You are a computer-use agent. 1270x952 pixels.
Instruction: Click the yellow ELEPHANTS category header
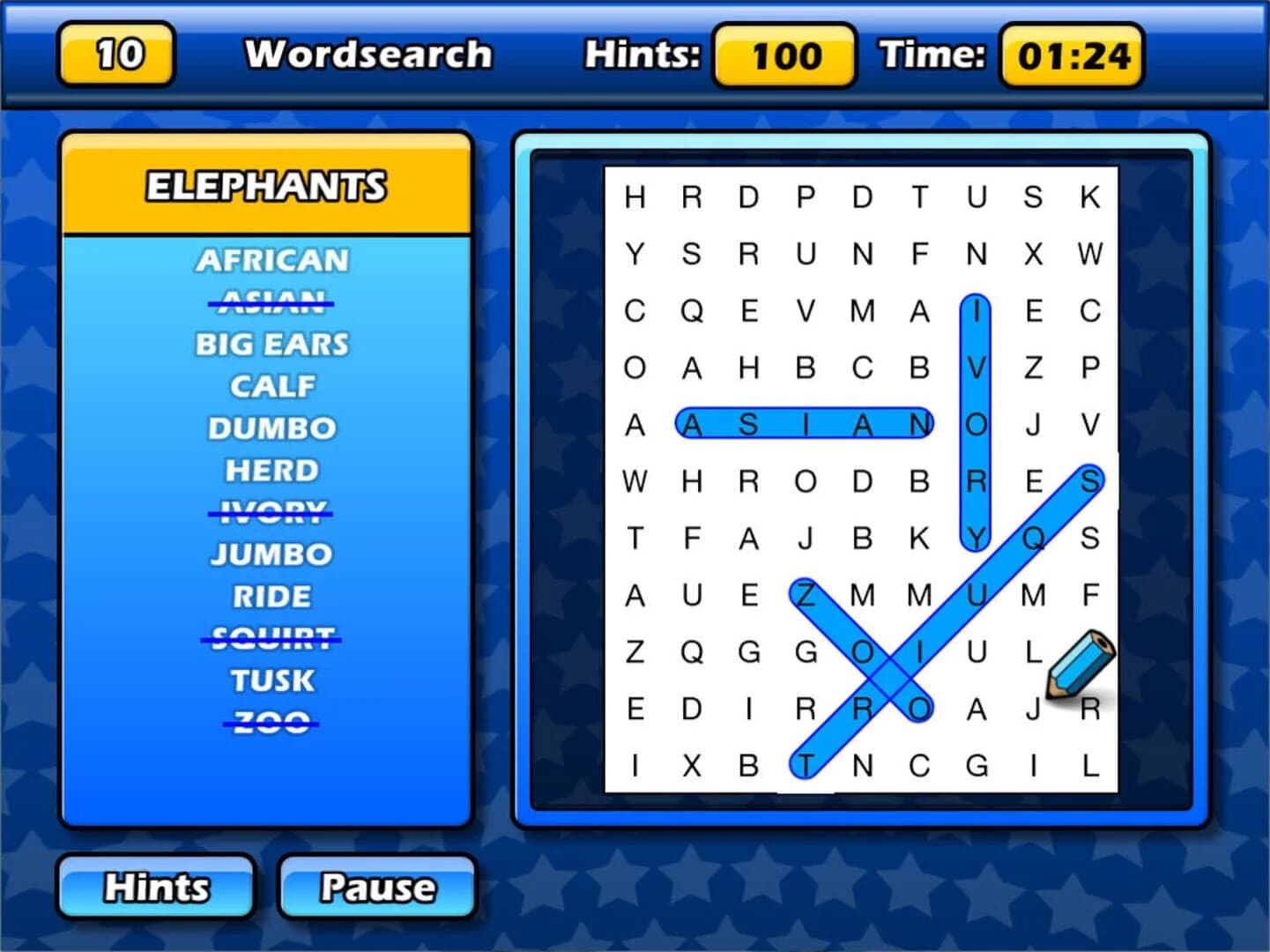pyautogui.click(x=266, y=186)
